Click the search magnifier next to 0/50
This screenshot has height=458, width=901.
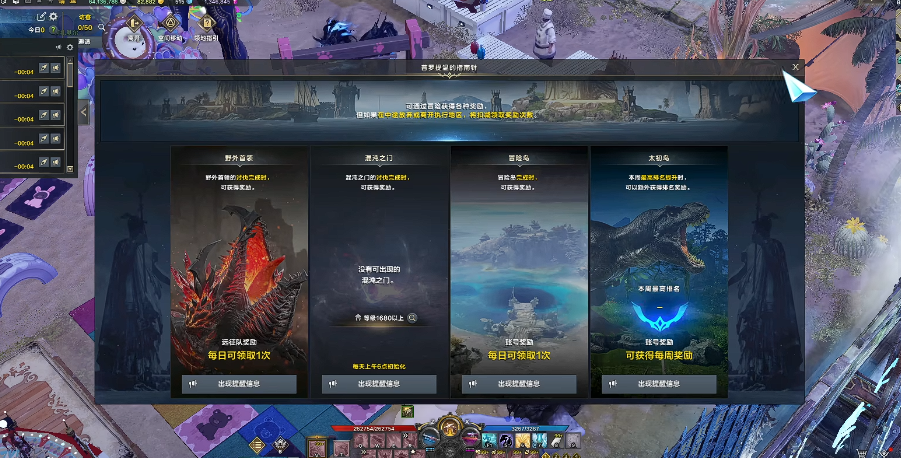coord(103,27)
